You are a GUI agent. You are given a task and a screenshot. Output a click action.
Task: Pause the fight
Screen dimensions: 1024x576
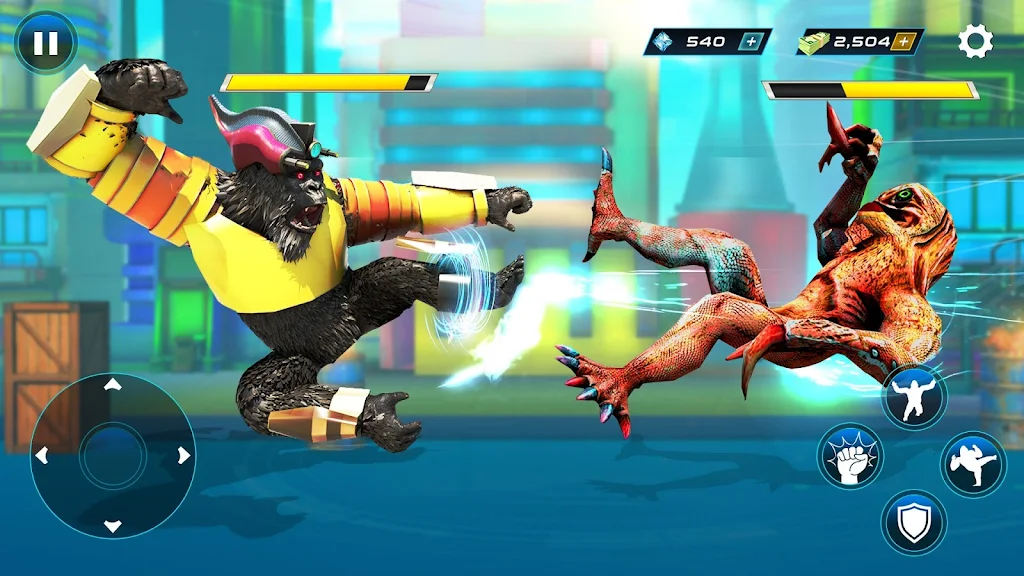46,43
